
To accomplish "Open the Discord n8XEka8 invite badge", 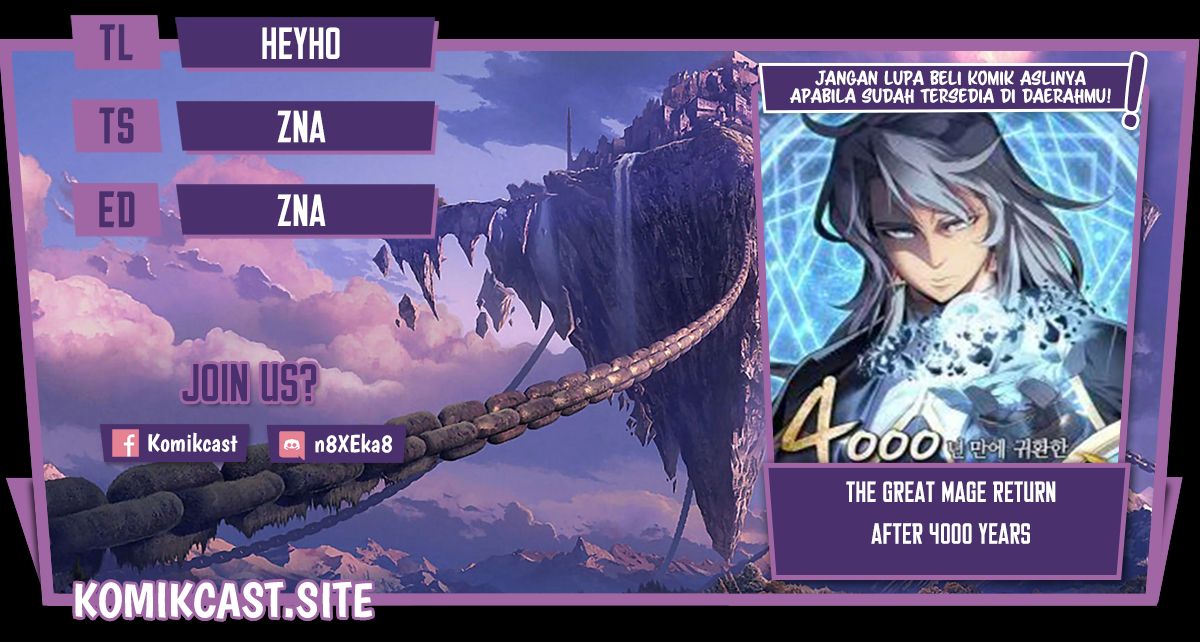I will pos(336,443).
